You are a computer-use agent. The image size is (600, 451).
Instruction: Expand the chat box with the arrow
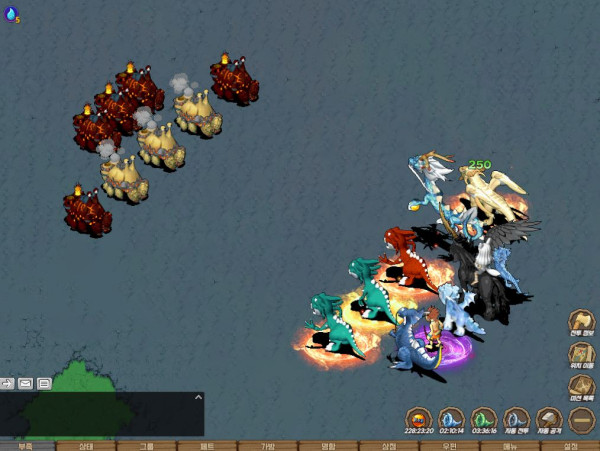click(198, 398)
